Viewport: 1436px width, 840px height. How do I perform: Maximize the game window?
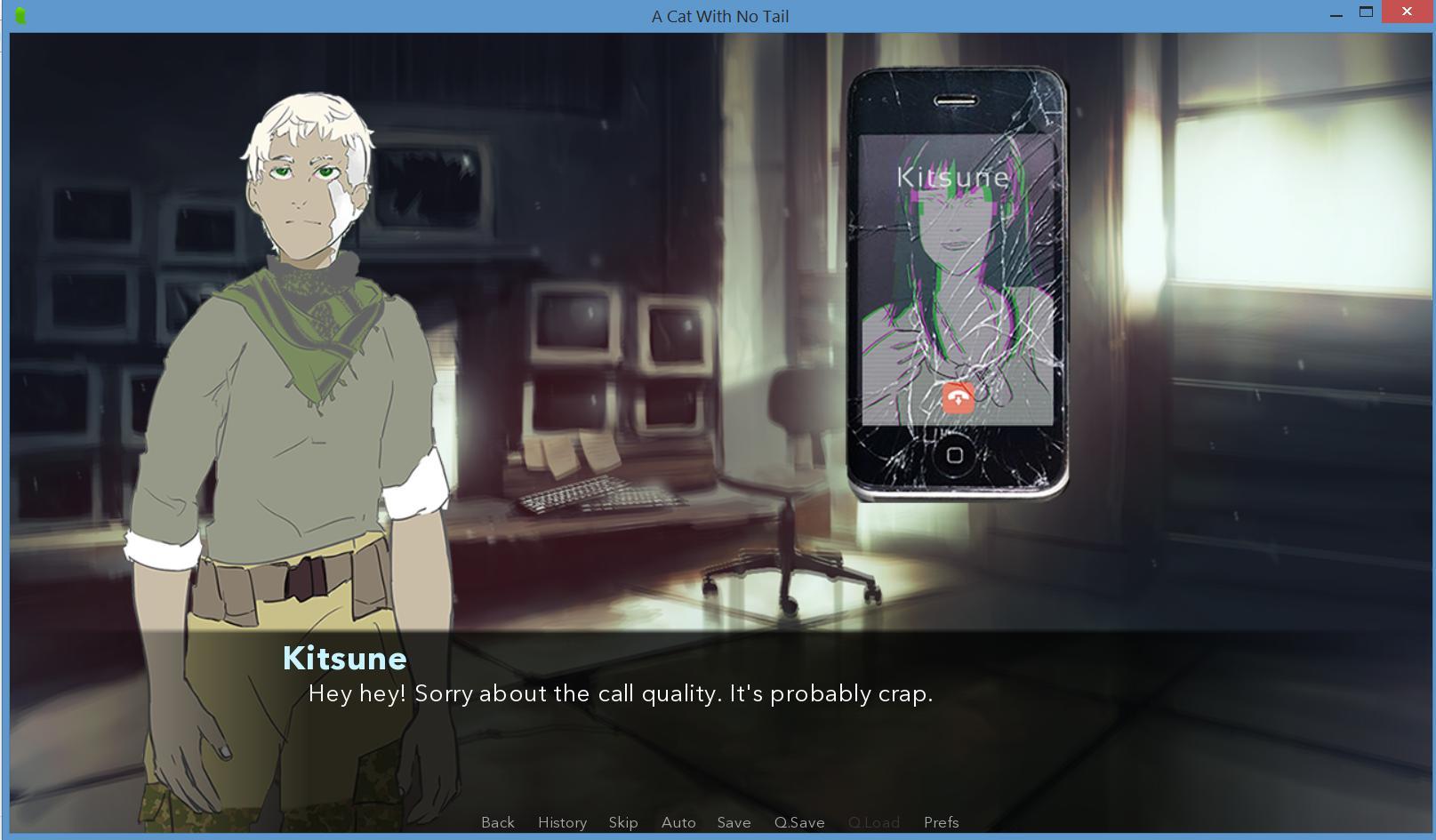coord(1367,12)
